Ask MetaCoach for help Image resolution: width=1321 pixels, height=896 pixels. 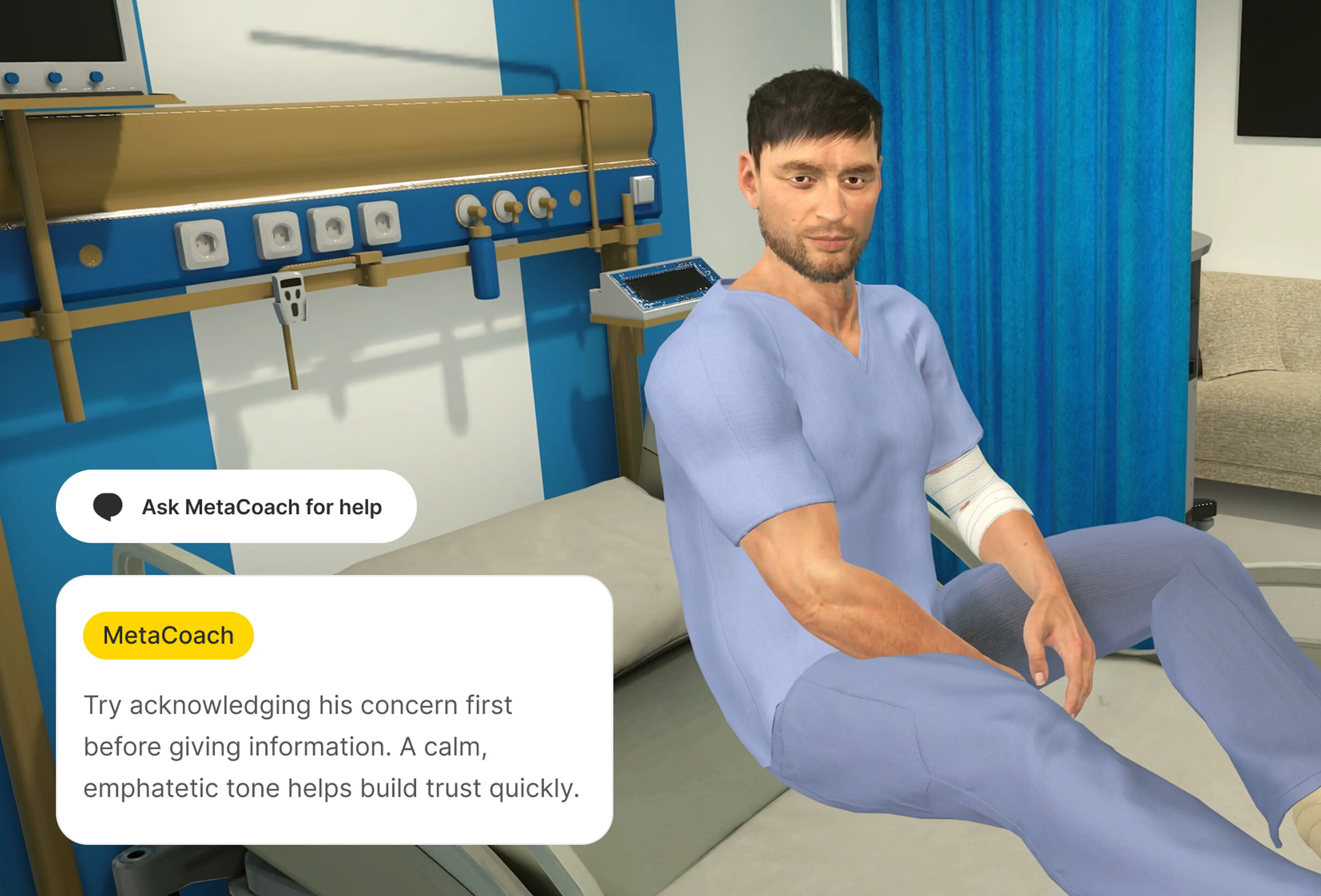(x=236, y=506)
